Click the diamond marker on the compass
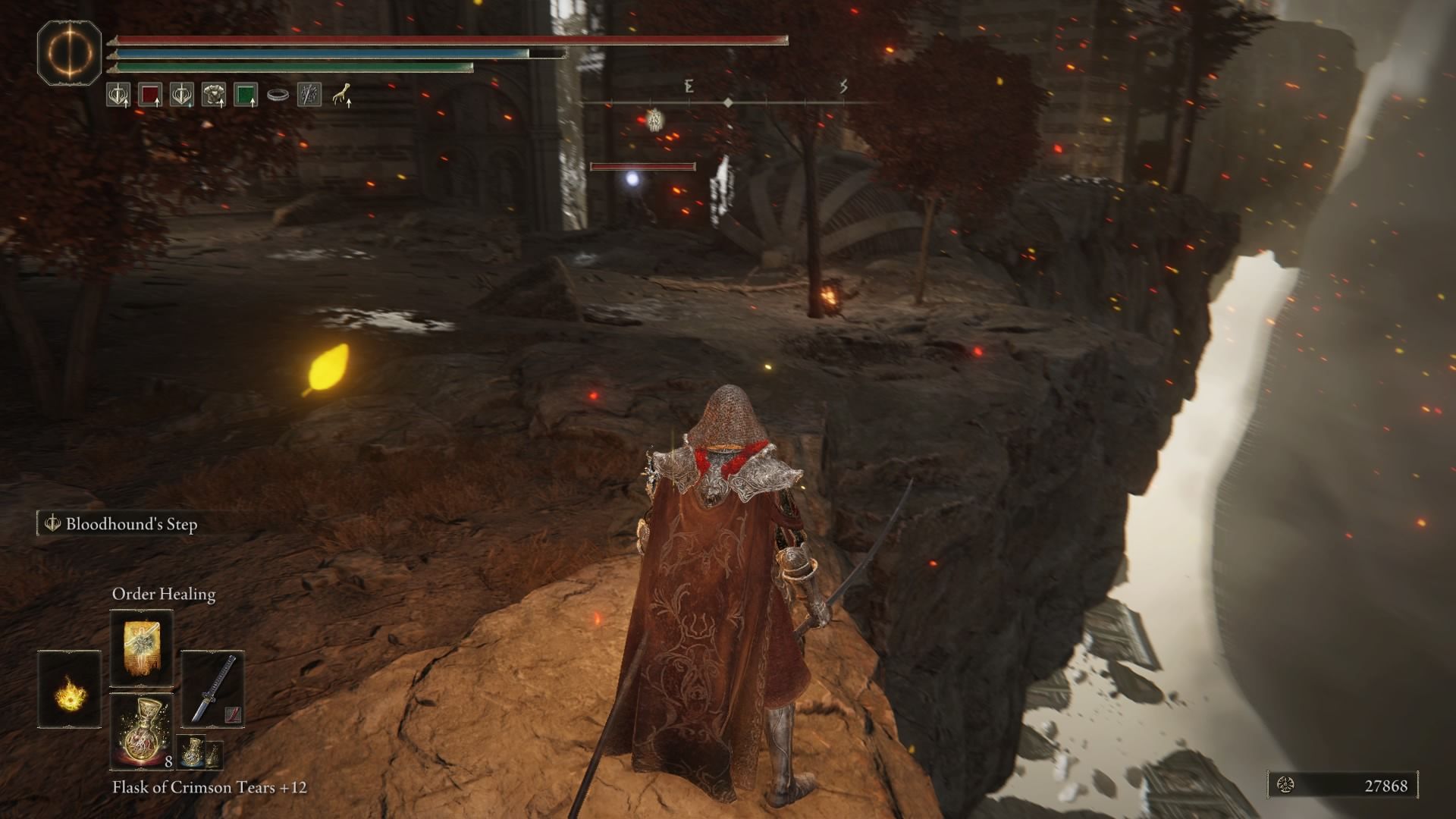This screenshot has height=819, width=1456. pos(729,101)
